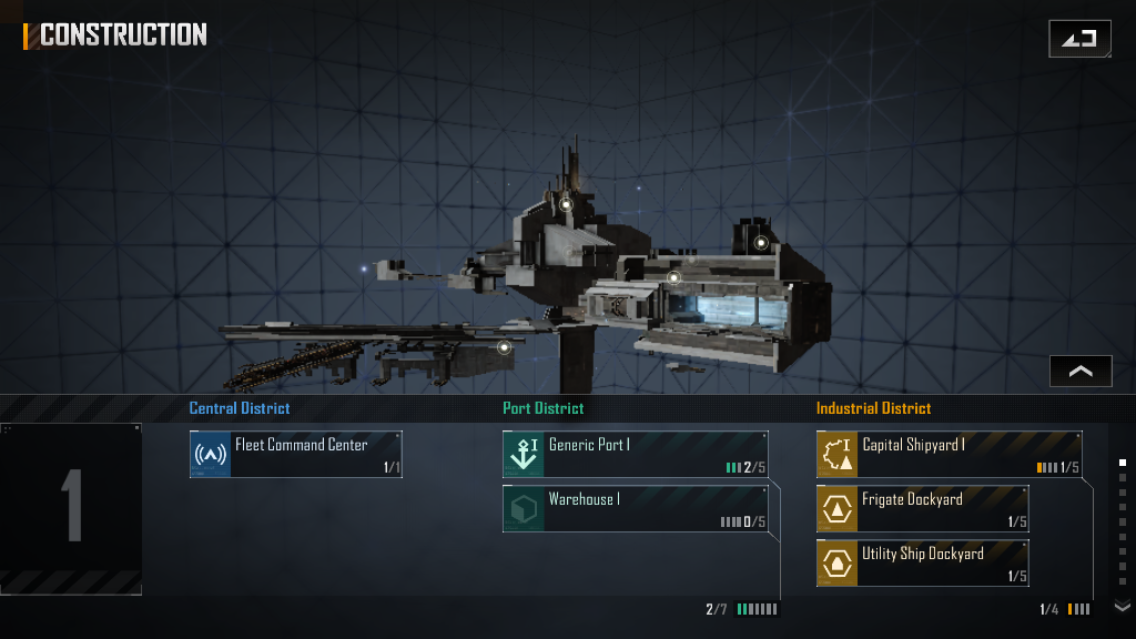Collapse the construction panel with the up arrow
Screen dimensions: 1136x639
point(1080,371)
